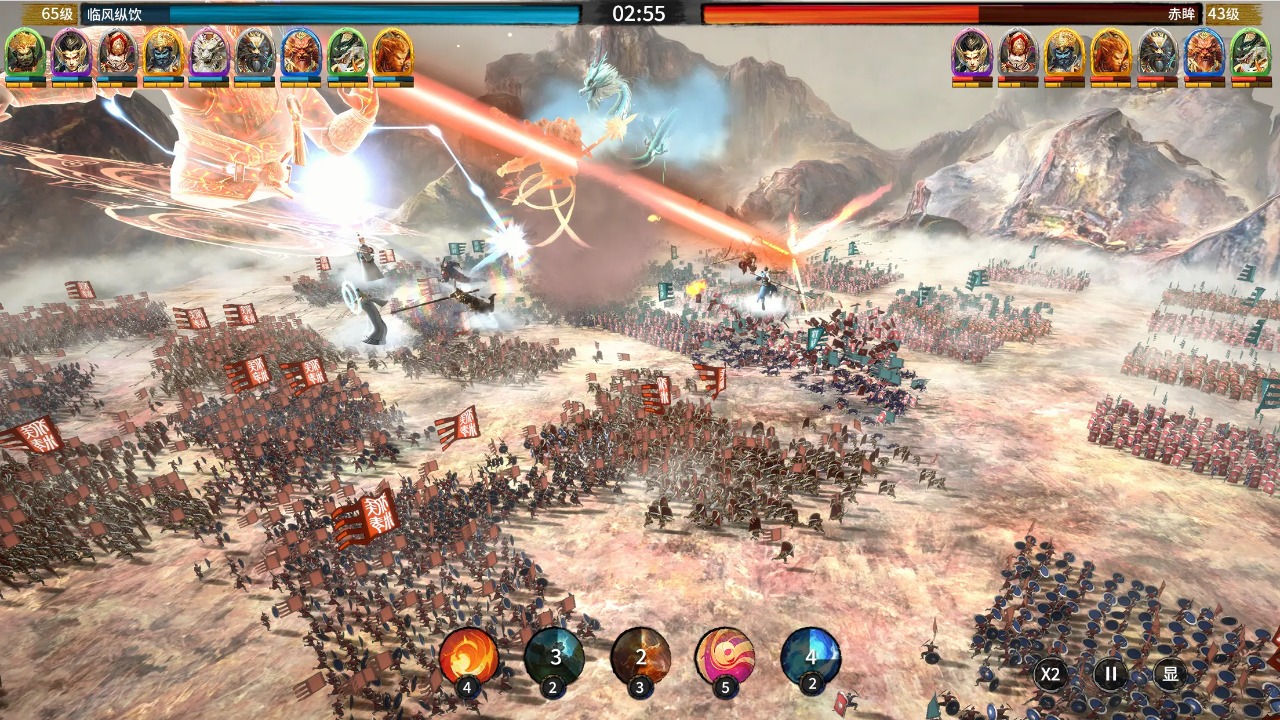Select 赤眸's purple-framed horned warrior portrait
Screen dimensions: 1280x720
(971, 52)
